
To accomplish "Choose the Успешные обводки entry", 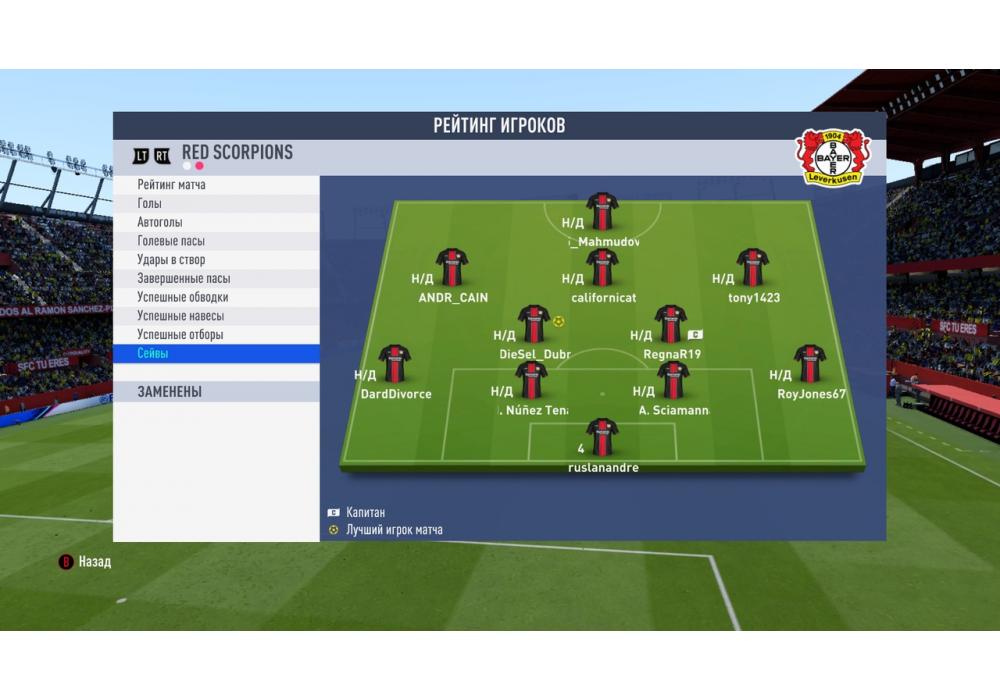I will (216, 297).
